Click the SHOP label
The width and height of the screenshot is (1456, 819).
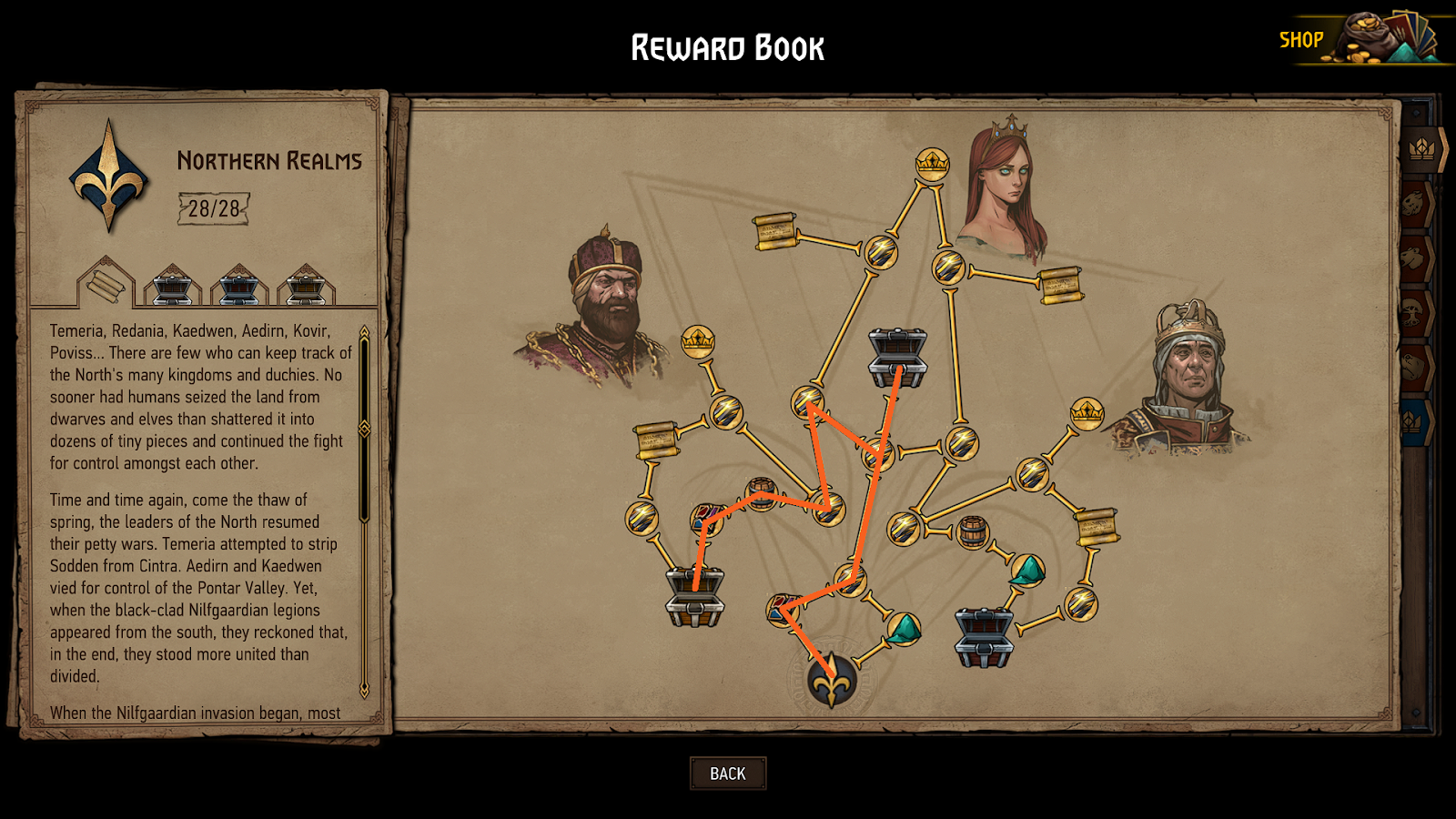(1303, 39)
